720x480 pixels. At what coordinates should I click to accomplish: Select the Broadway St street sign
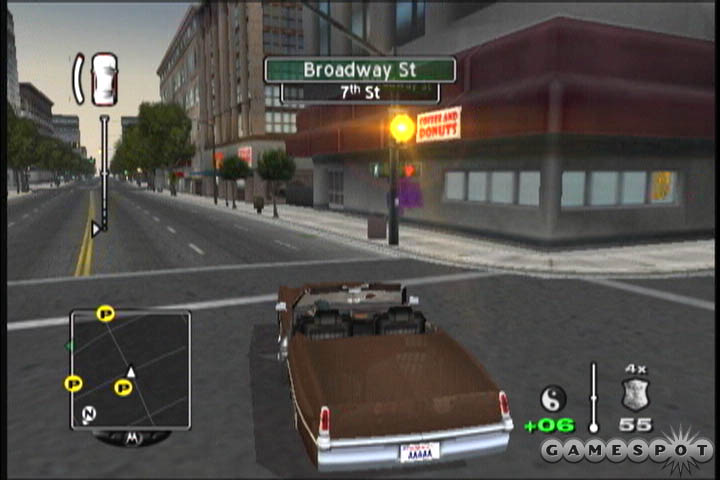(360, 70)
